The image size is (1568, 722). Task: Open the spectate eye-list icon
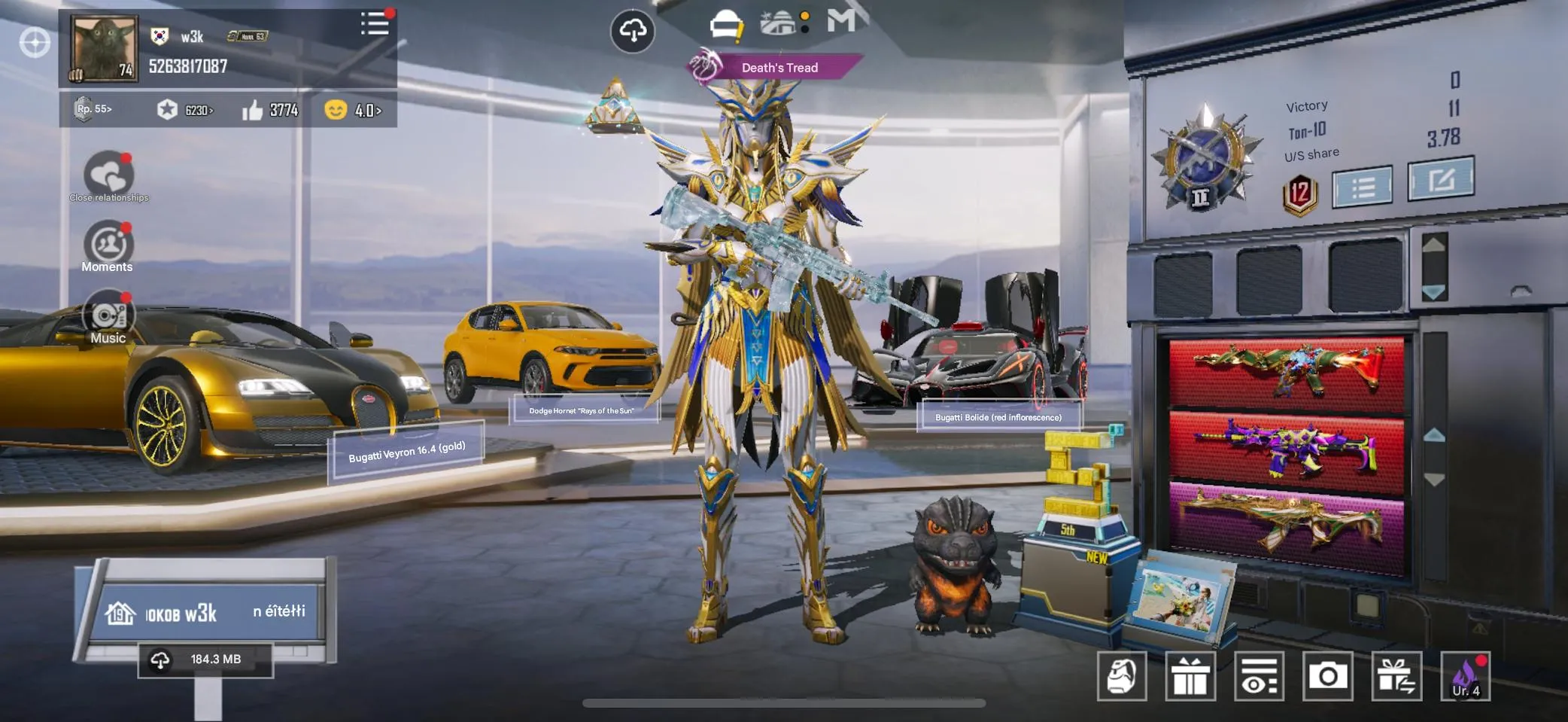click(x=1258, y=676)
